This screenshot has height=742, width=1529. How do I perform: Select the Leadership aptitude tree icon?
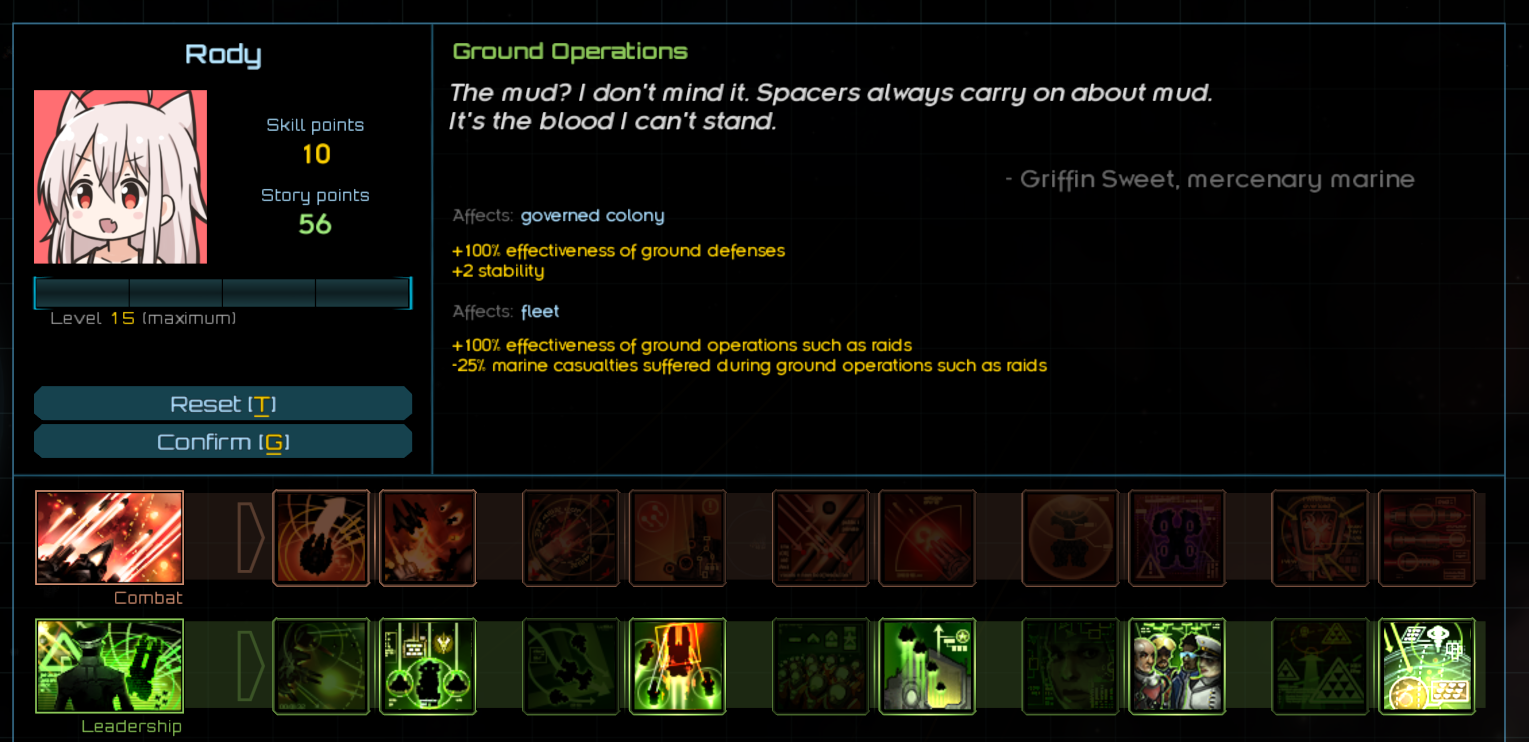pyautogui.click(x=109, y=666)
